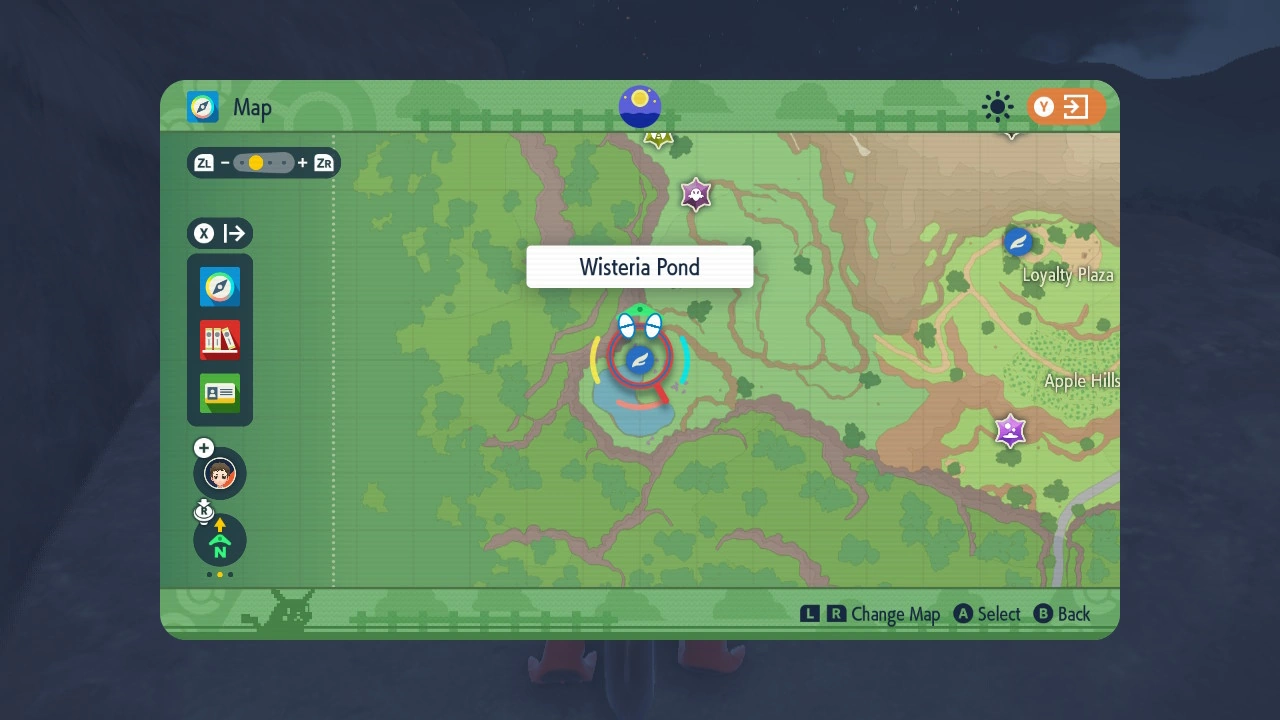Click the Poké Center icon at Loyalty Plaza
Screen dimensions: 1280x720
pyautogui.click(x=1017, y=242)
